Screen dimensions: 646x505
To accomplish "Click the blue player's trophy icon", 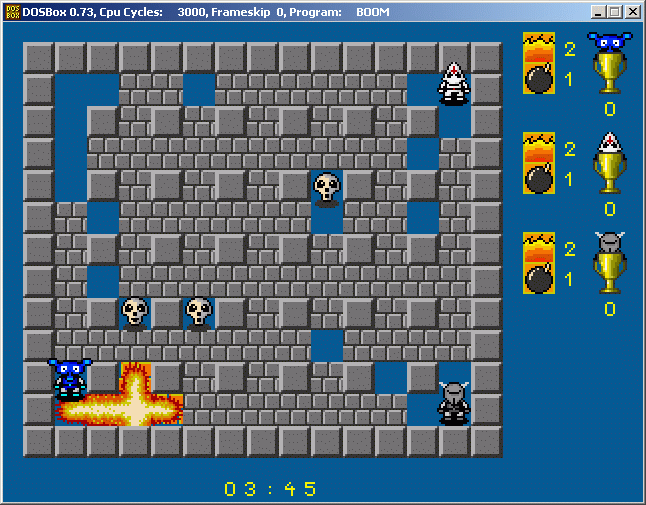I will (x=609, y=73).
